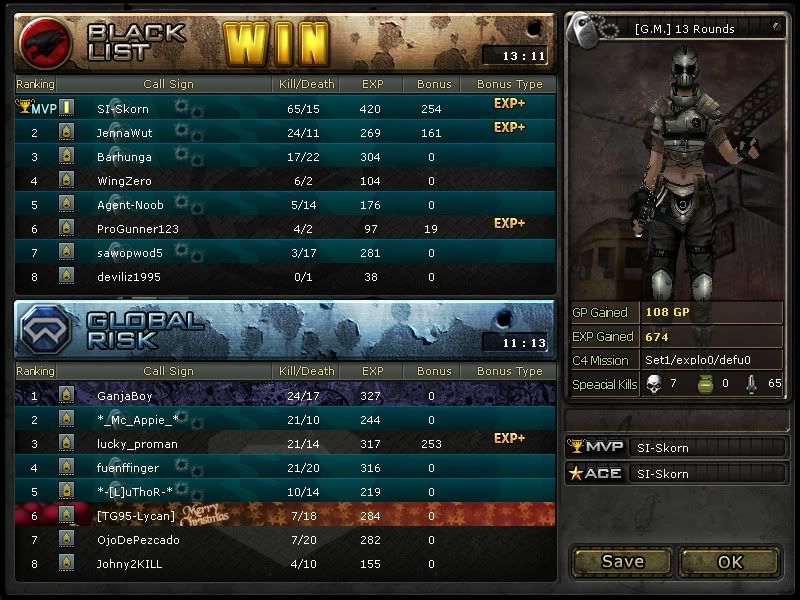Select WingZero's scoreboard entry
The image size is (800, 600).
click(x=285, y=180)
